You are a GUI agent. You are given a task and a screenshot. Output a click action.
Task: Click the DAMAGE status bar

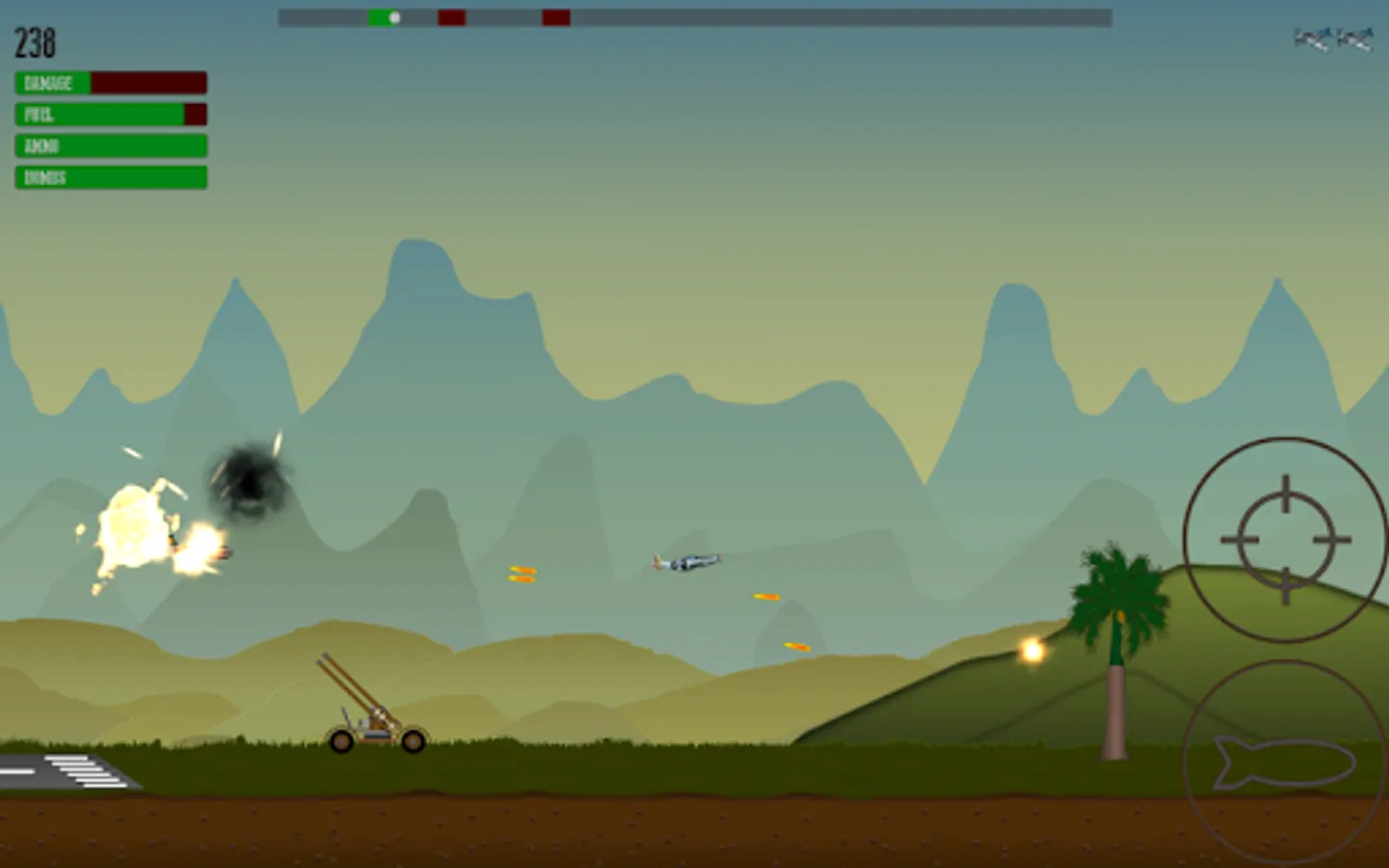(109, 83)
